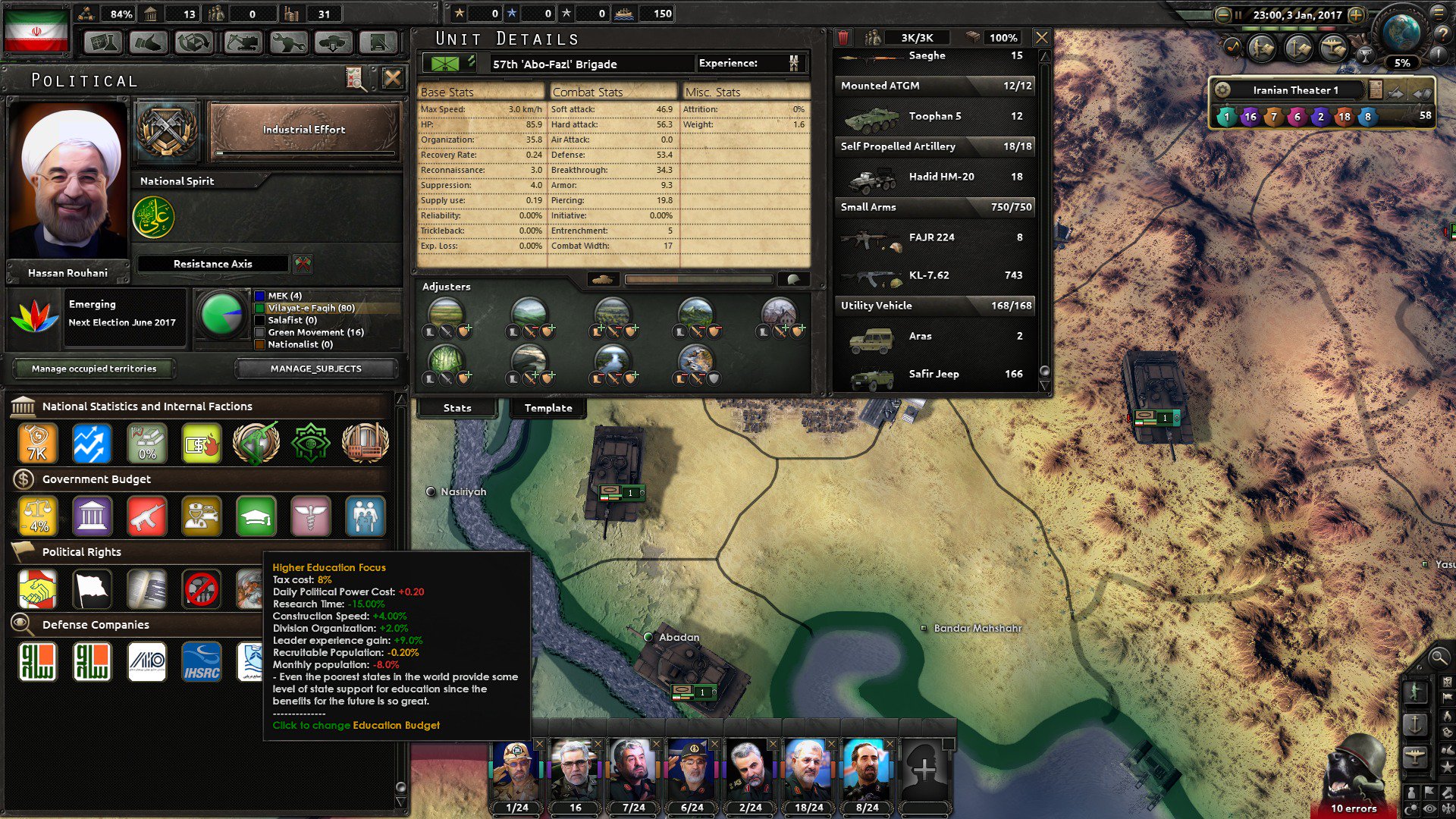The width and height of the screenshot is (1456, 819).
Task: Pause the game clock
Action: [x=1238, y=14]
